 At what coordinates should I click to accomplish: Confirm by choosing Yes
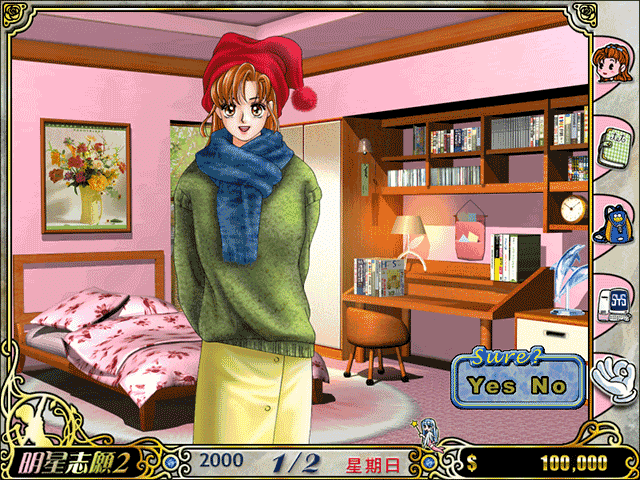point(494,385)
